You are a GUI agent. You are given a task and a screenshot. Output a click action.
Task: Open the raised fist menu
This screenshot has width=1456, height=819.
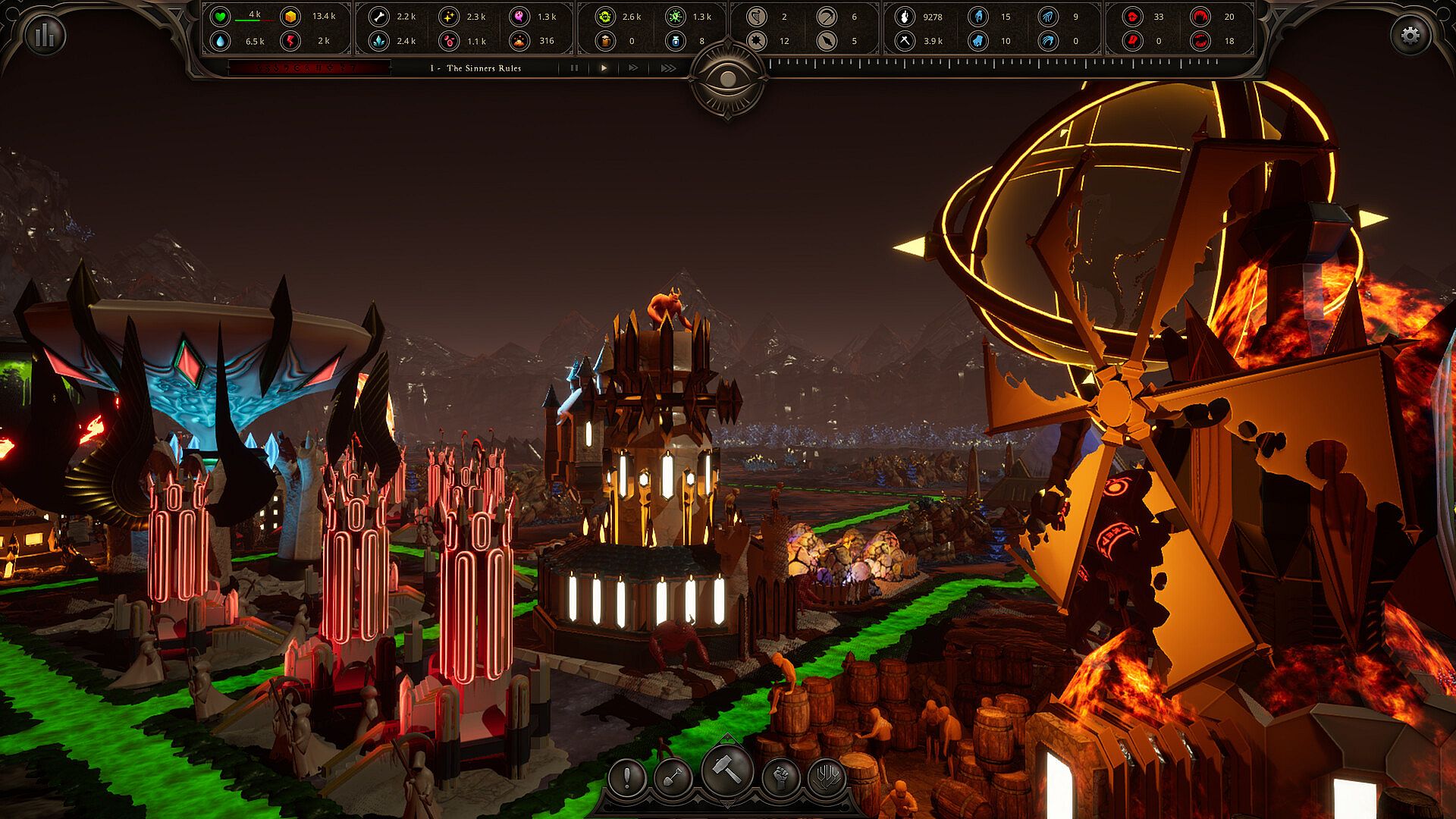pyautogui.click(x=781, y=777)
